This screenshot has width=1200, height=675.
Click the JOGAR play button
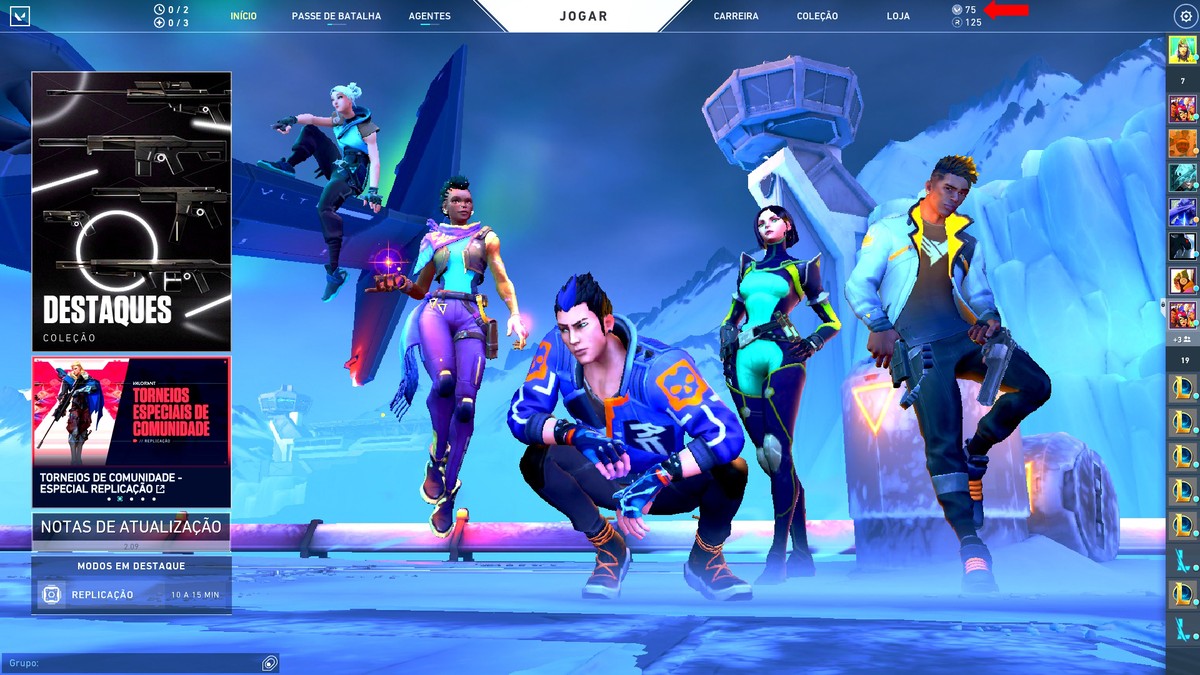[x=582, y=16]
